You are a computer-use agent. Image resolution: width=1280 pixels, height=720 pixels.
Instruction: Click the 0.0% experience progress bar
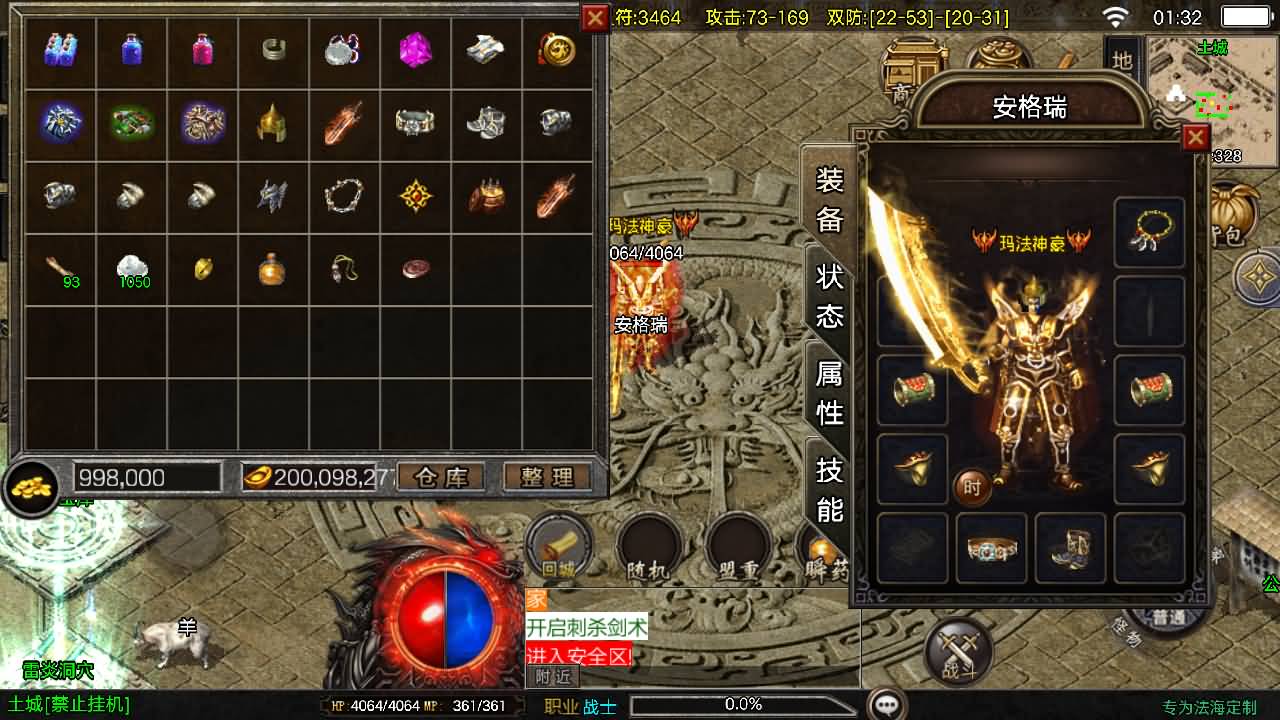(743, 702)
